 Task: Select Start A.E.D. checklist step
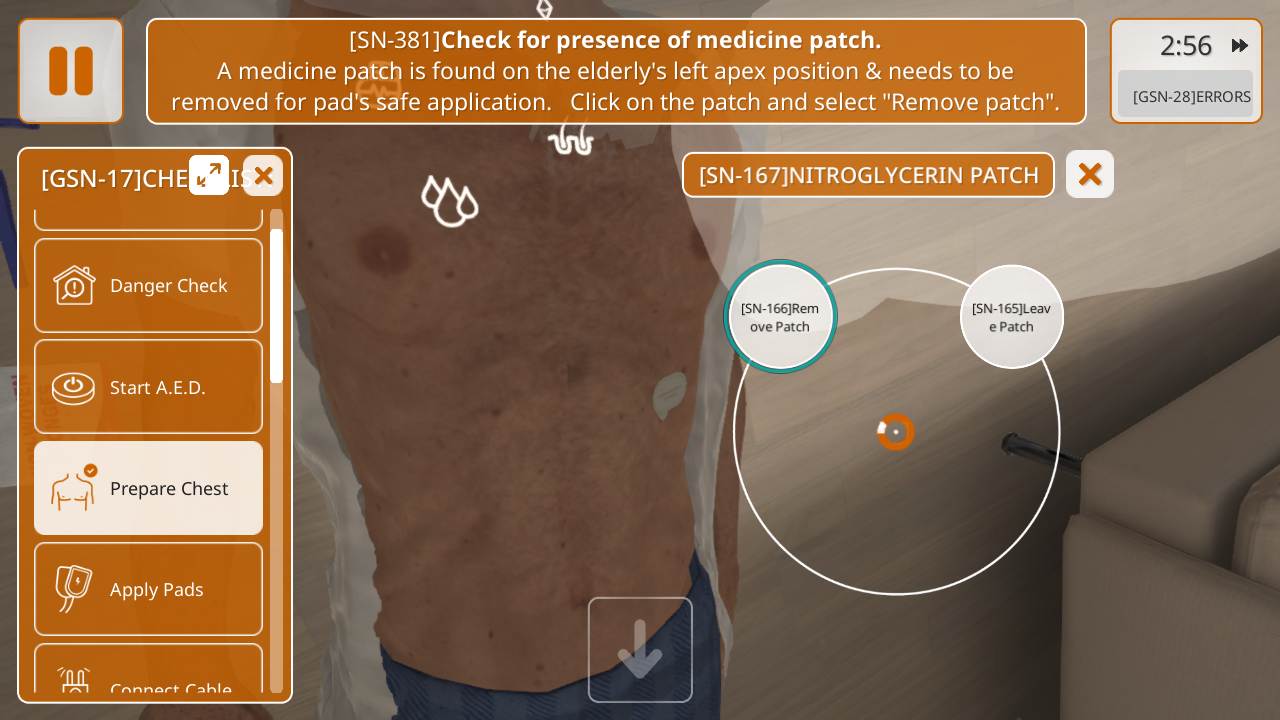pos(148,387)
